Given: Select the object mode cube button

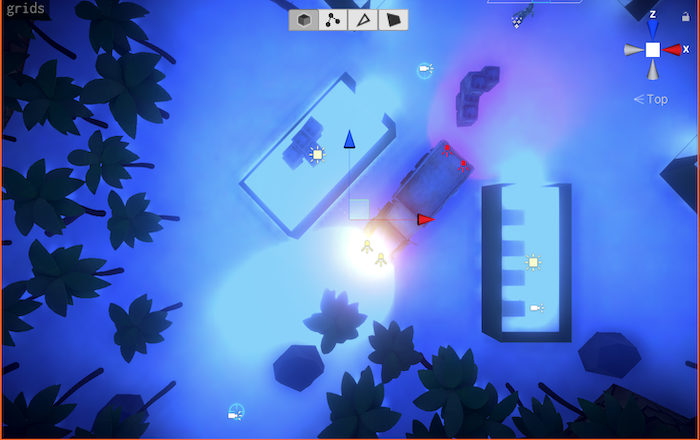Looking at the screenshot, I should coord(304,20).
